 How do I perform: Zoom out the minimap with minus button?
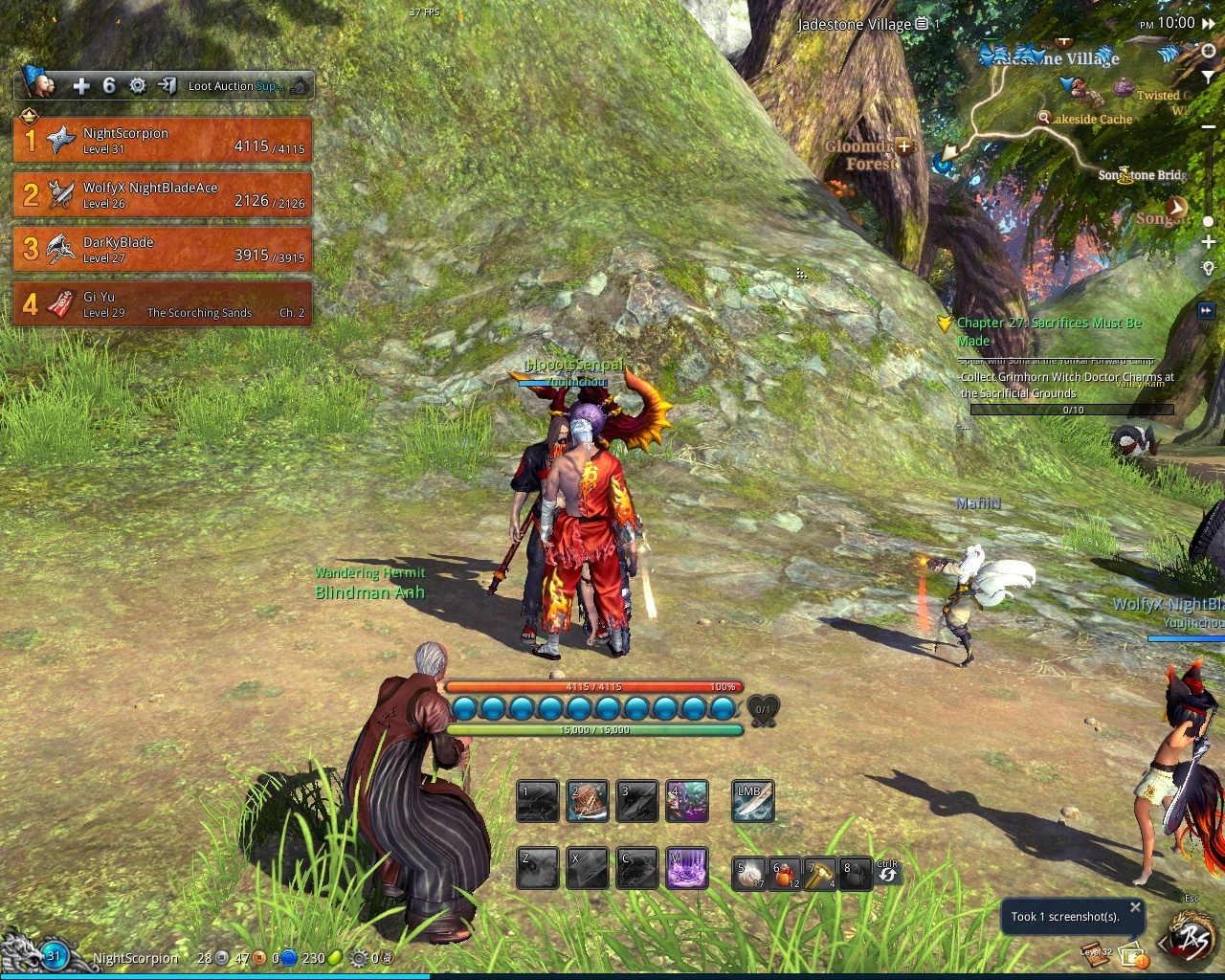1209,126
